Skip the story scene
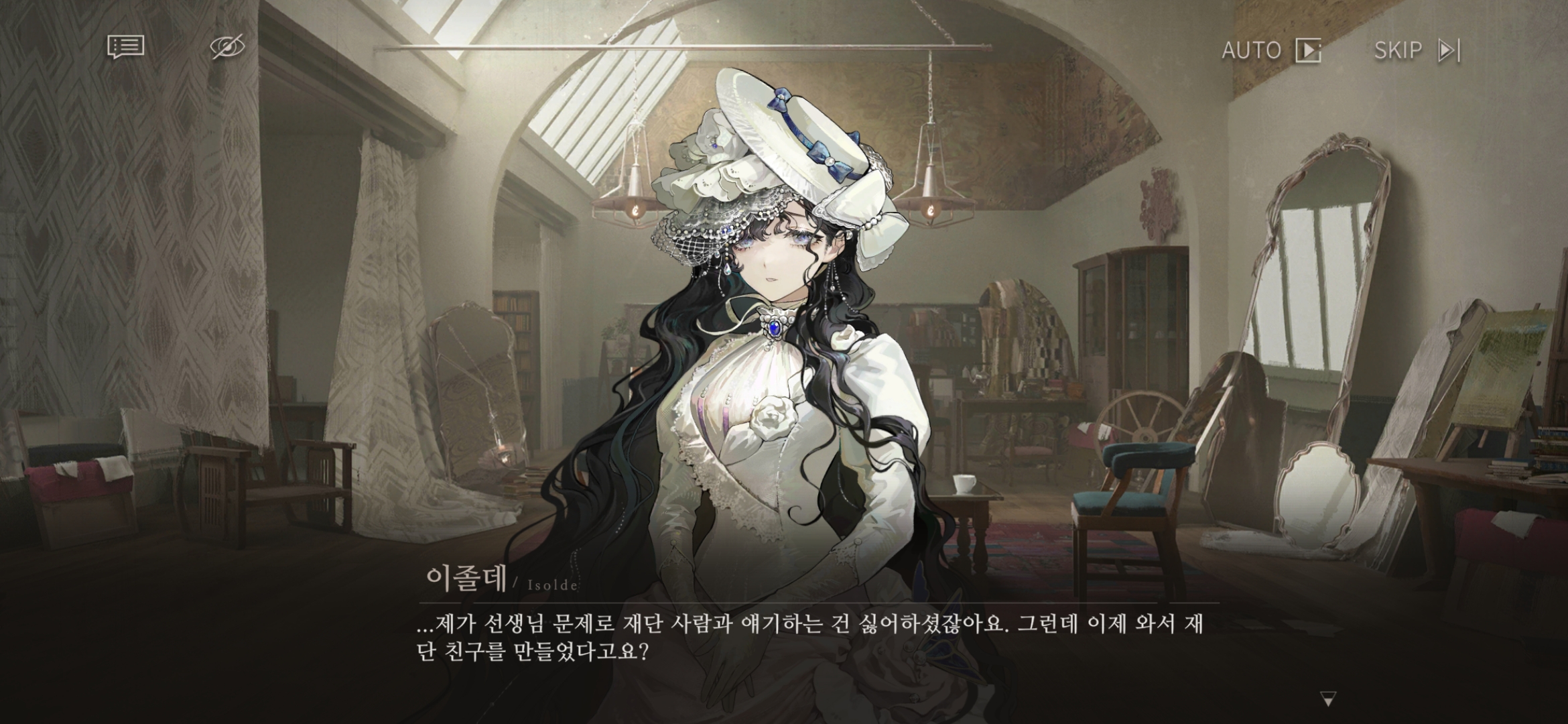The height and width of the screenshot is (724, 1568). click(x=1417, y=50)
